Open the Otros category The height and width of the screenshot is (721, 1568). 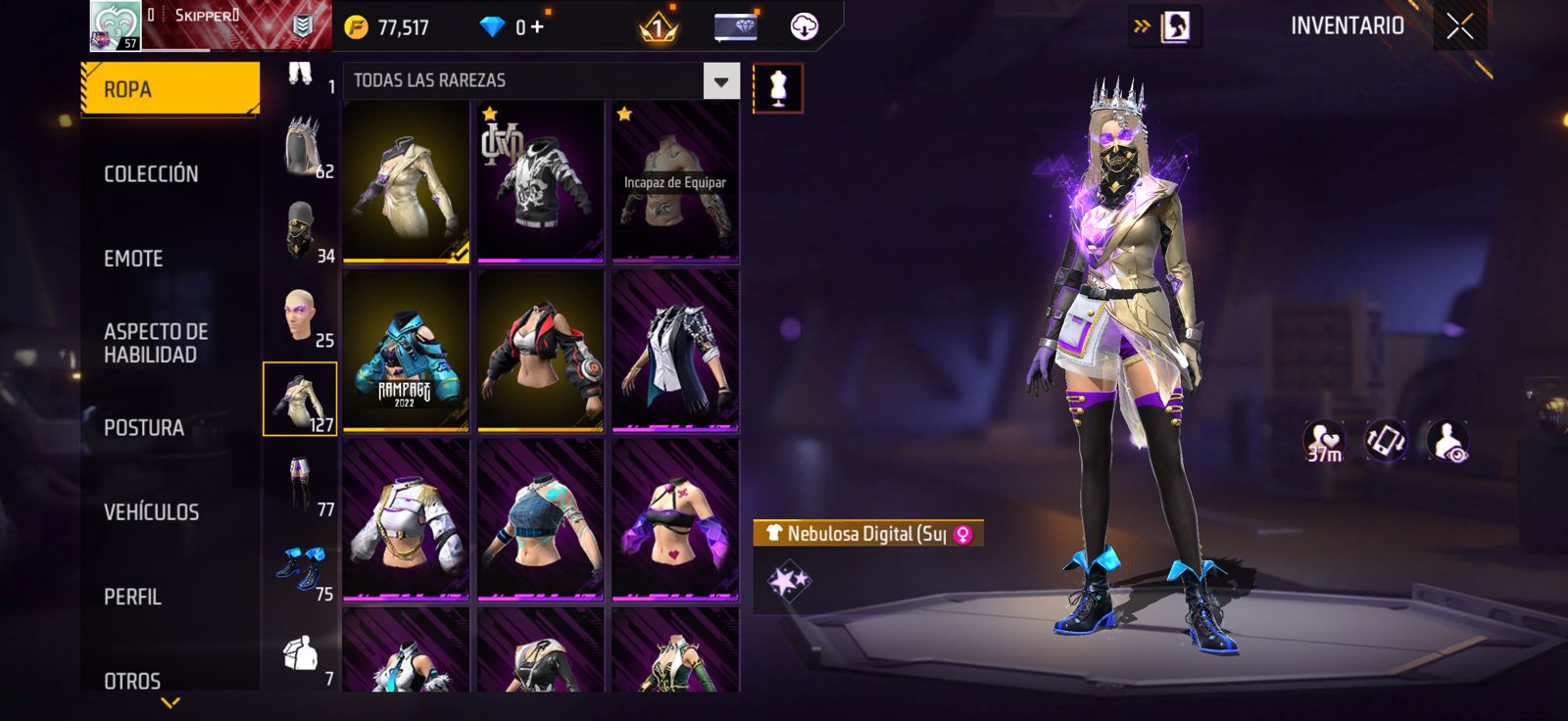[132, 680]
